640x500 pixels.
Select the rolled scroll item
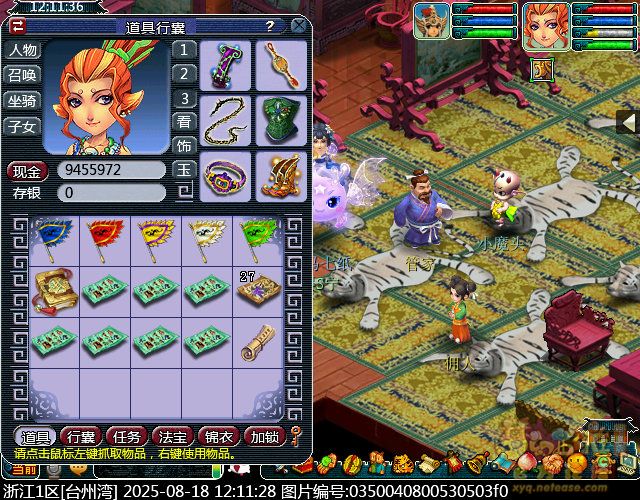tap(258, 343)
